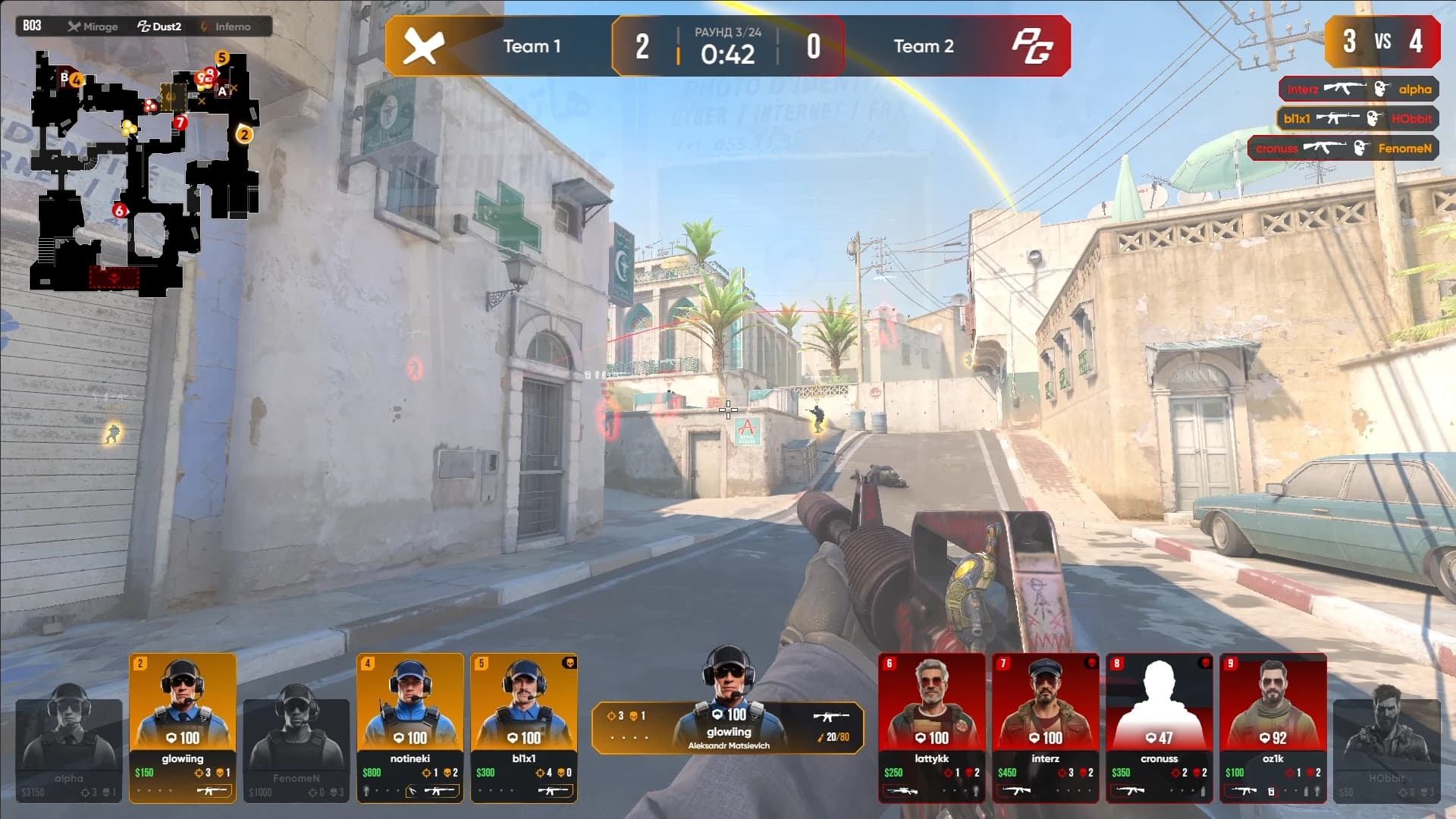This screenshot has width=1456, height=819.
Task: Click the Inferno map label
Action: click(x=226, y=27)
